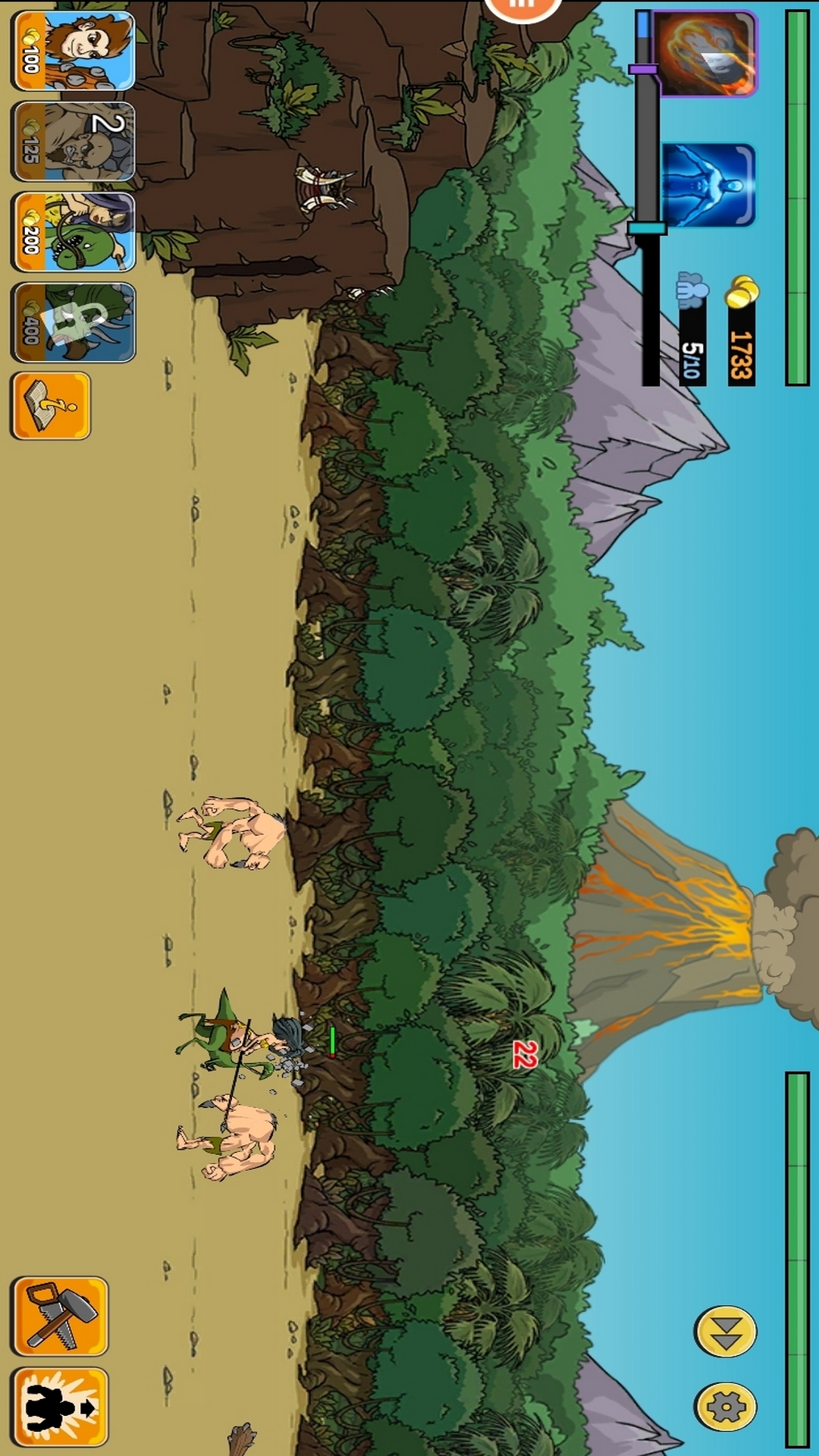The width and height of the screenshot is (819, 1456).
Task: Train the 200-gold dino rider
Action: [x=73, y=232]
